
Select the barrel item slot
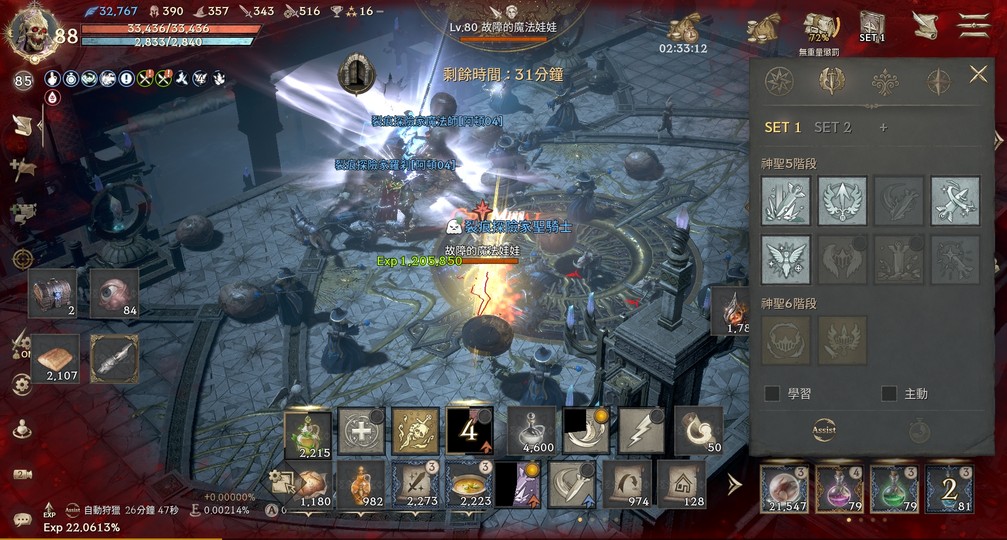53,293
